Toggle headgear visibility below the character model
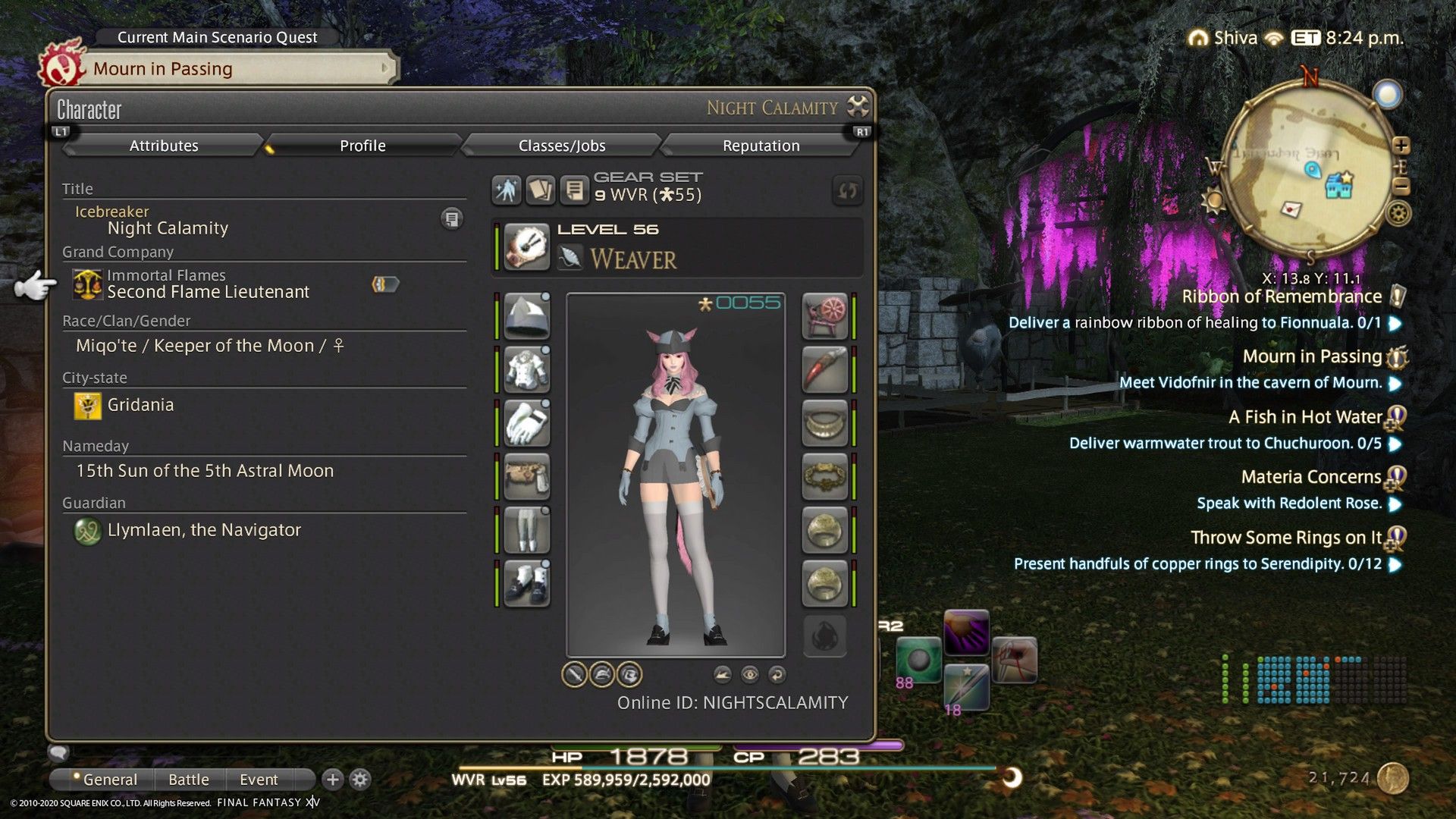Image resolution: width=1456 pixels, height=819 pixels. point(601,674)
